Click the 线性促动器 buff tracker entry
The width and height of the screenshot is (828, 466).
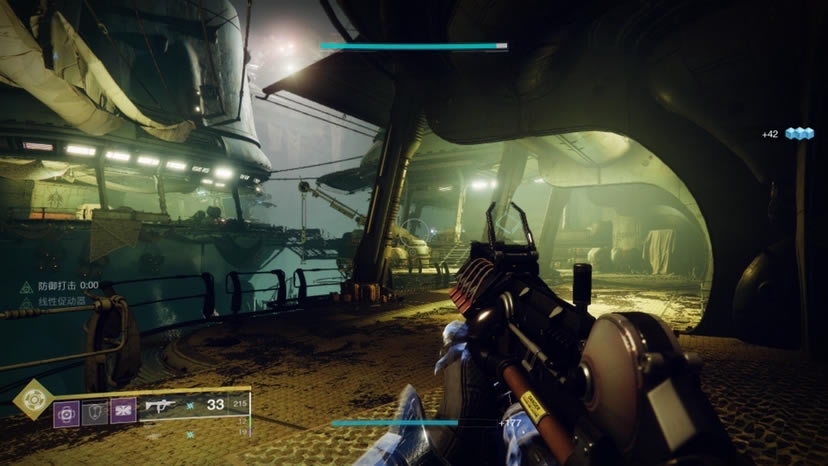[60, 301]
